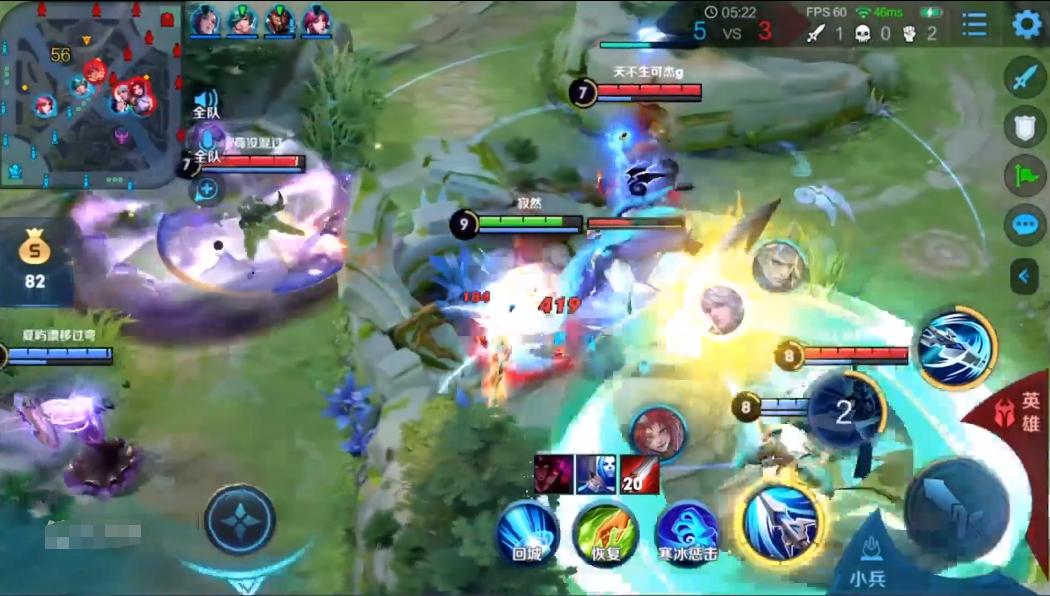
Task: Open the settings gear menu
Action: click(1027, 24)
